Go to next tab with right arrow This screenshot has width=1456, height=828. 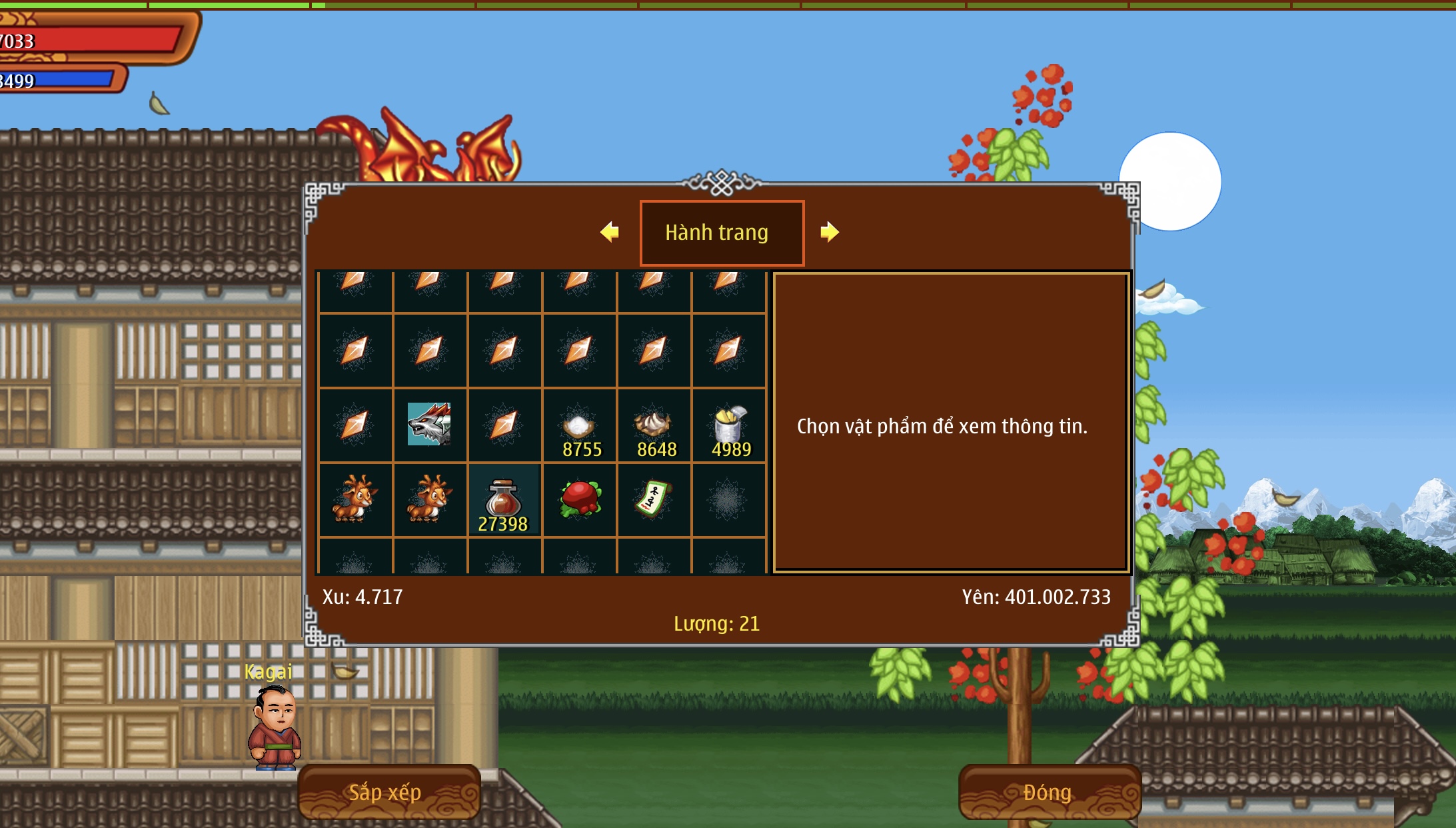tap(829, 232)
